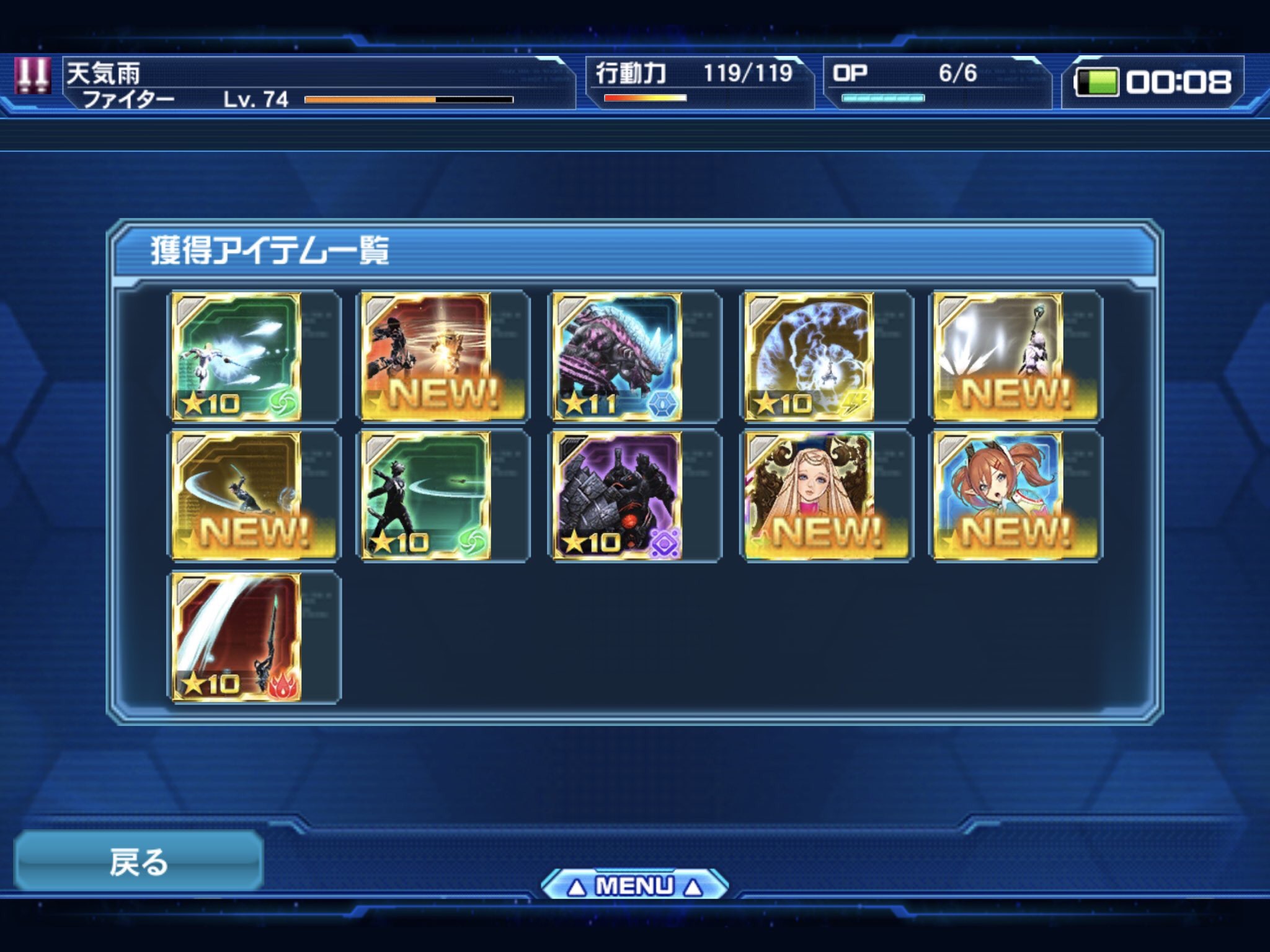Choose the NEW orange explosion combat card
The height and width of the screenshot is (952, 1270).
pyautogui.click(x=427, y=357)
